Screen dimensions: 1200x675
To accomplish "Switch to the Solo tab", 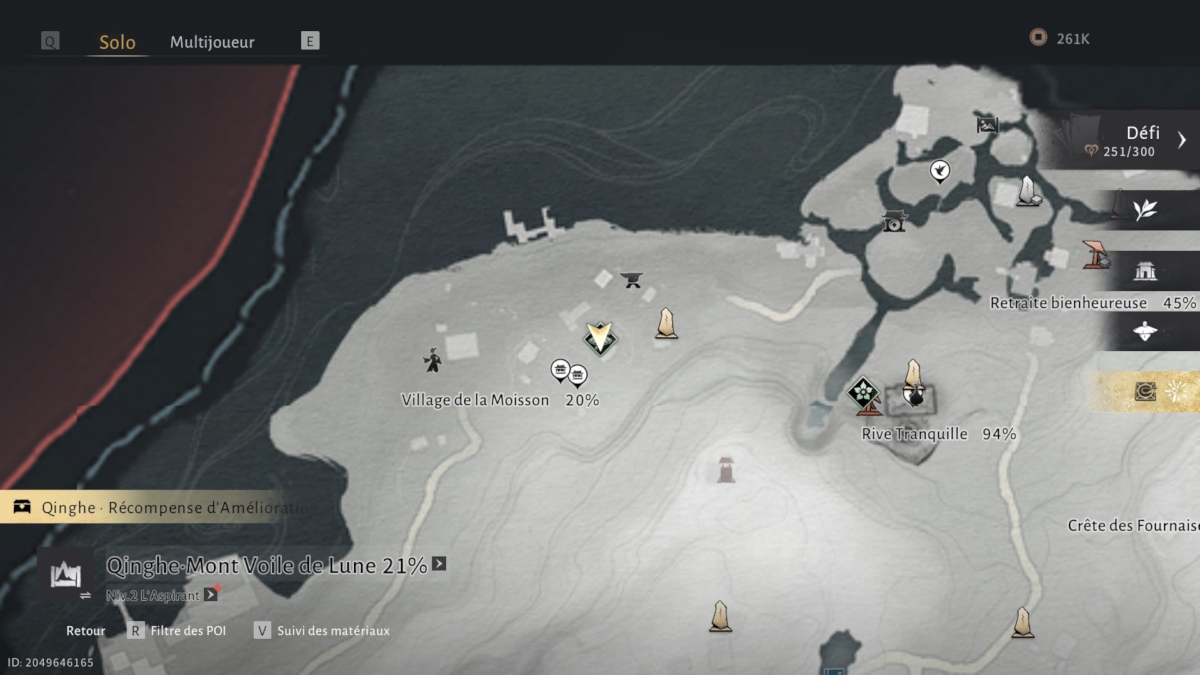I will coord(117,42).
